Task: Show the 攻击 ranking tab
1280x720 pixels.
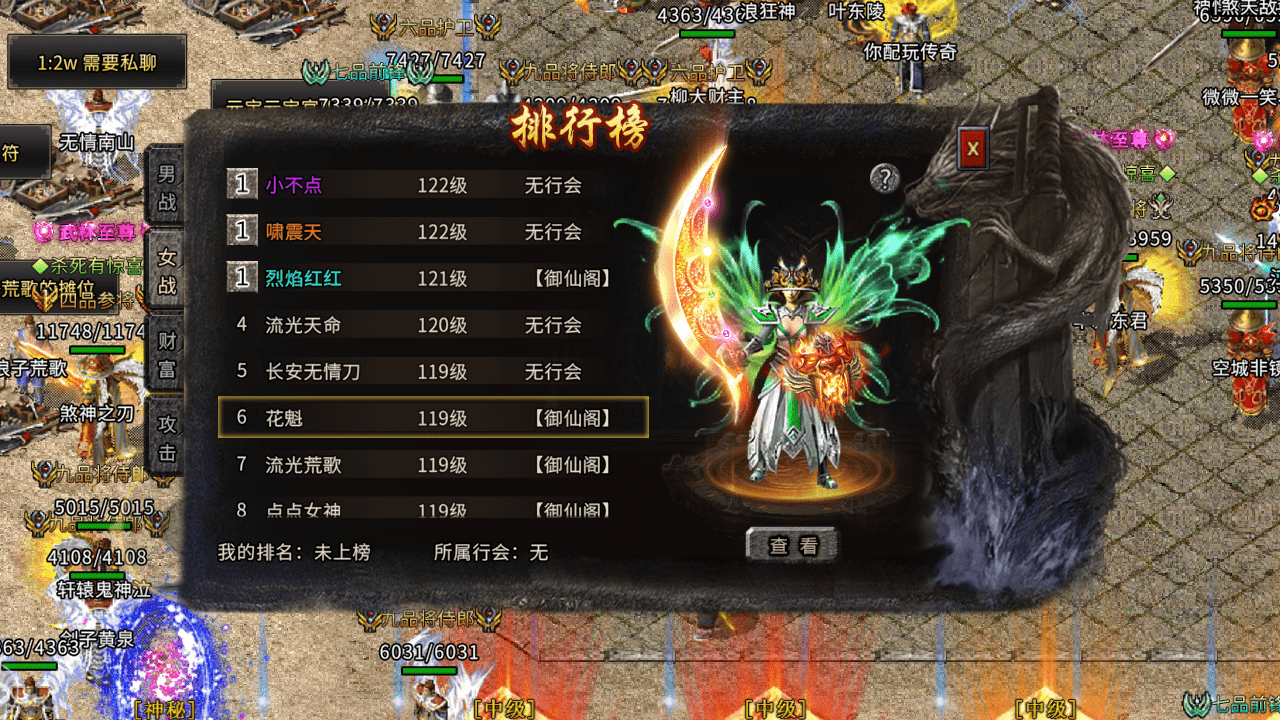Action: pos(166,438)
